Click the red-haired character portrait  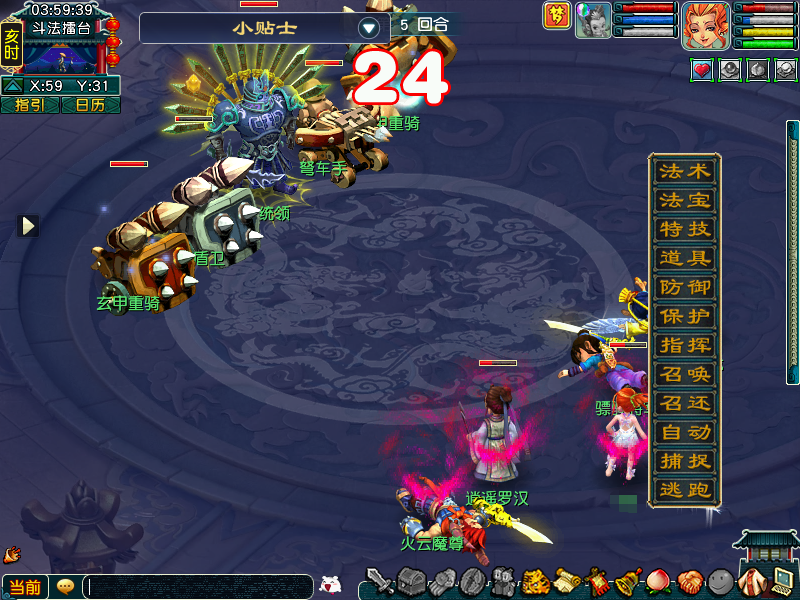pos(706,26)
